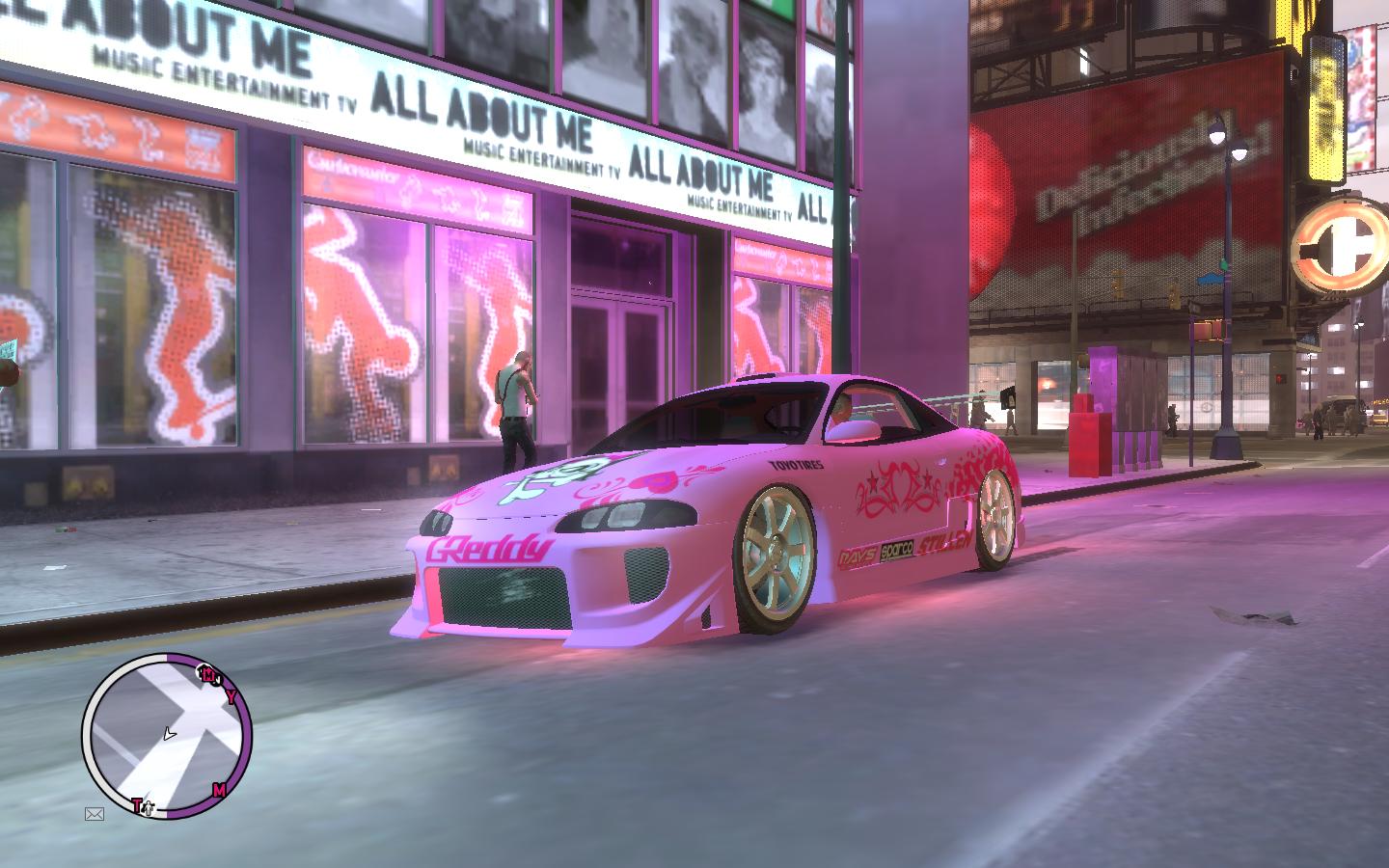Open the envelope message icon
This screenshot has width=1389, height=868.
click(94, 814)
